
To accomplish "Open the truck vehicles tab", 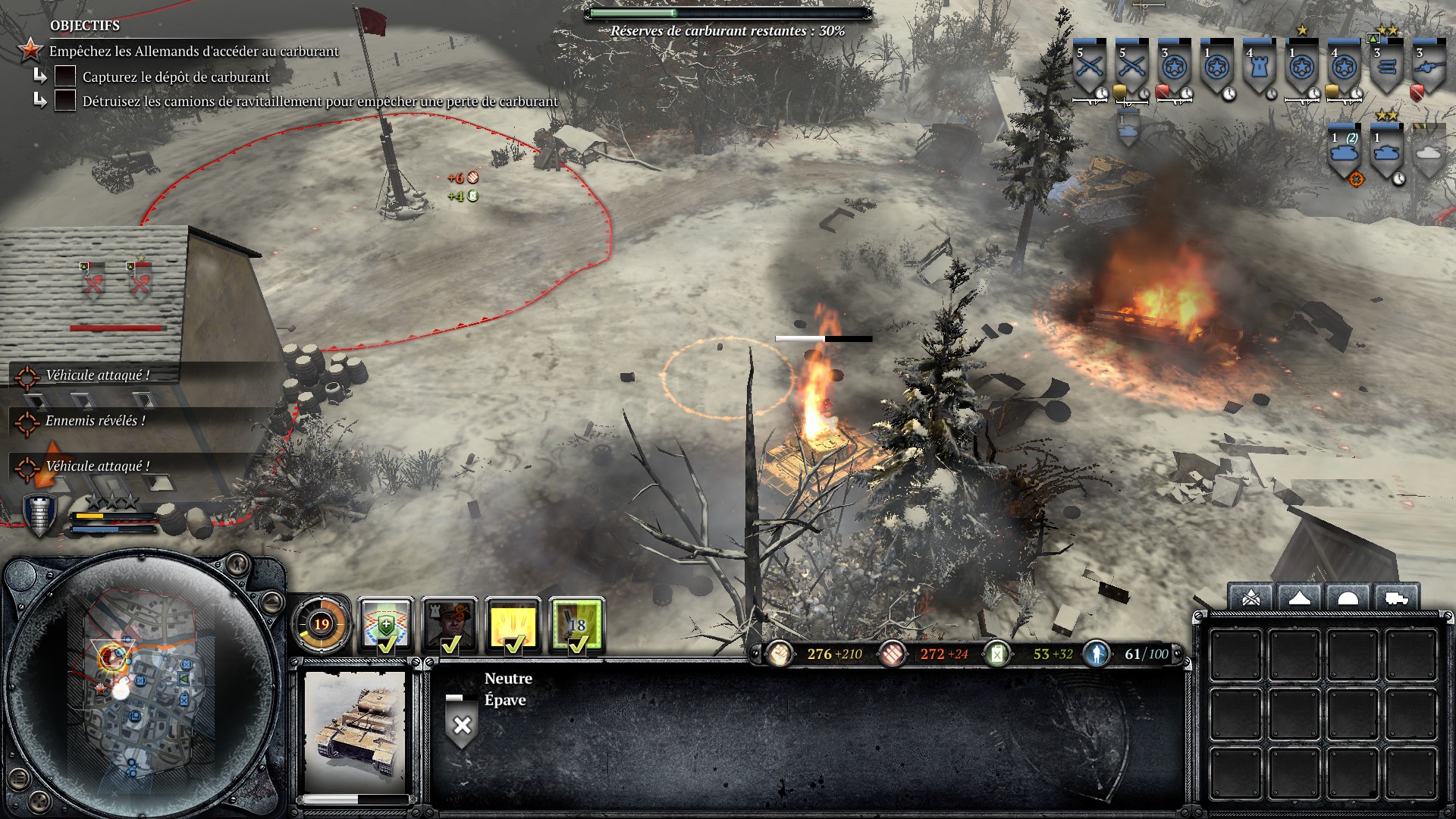I will (x=1395, y=598).
